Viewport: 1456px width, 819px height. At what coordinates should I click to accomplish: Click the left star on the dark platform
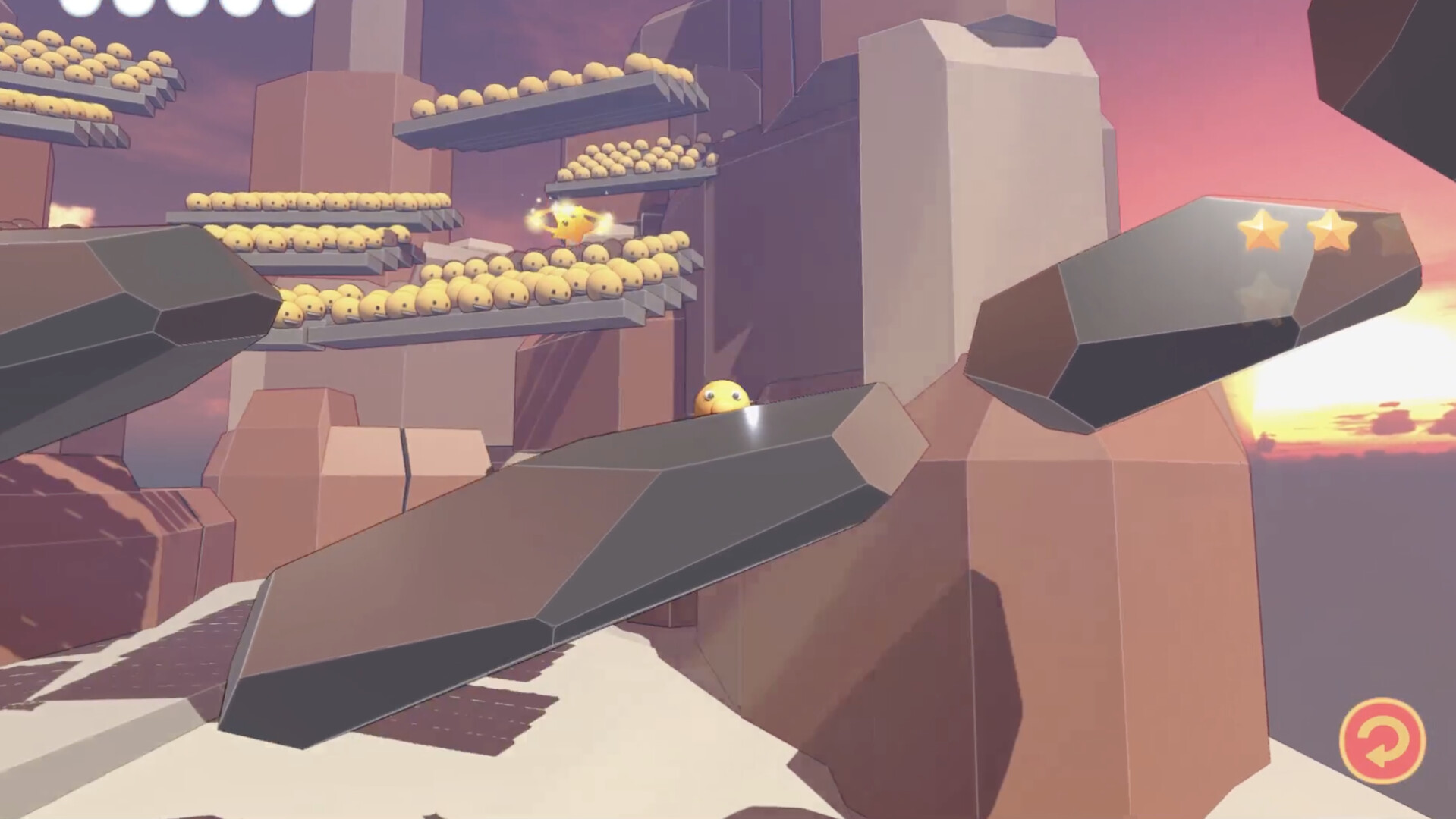tap(1262, 229)
